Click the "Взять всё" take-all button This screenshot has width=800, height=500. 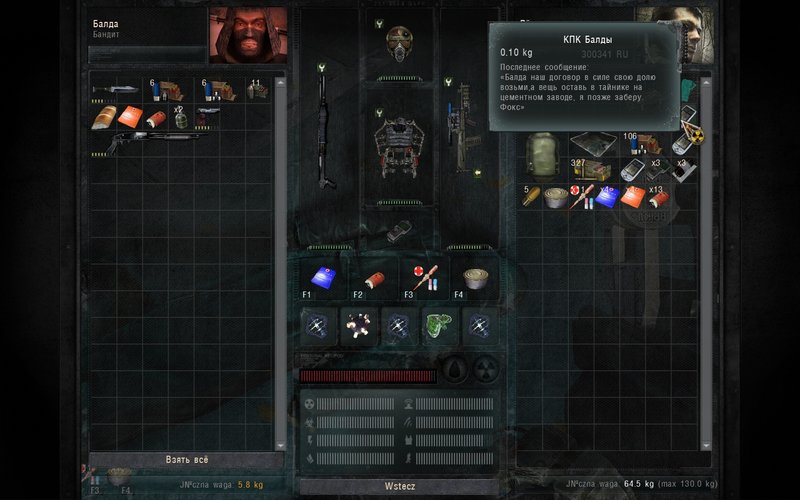tap(186, 460)
